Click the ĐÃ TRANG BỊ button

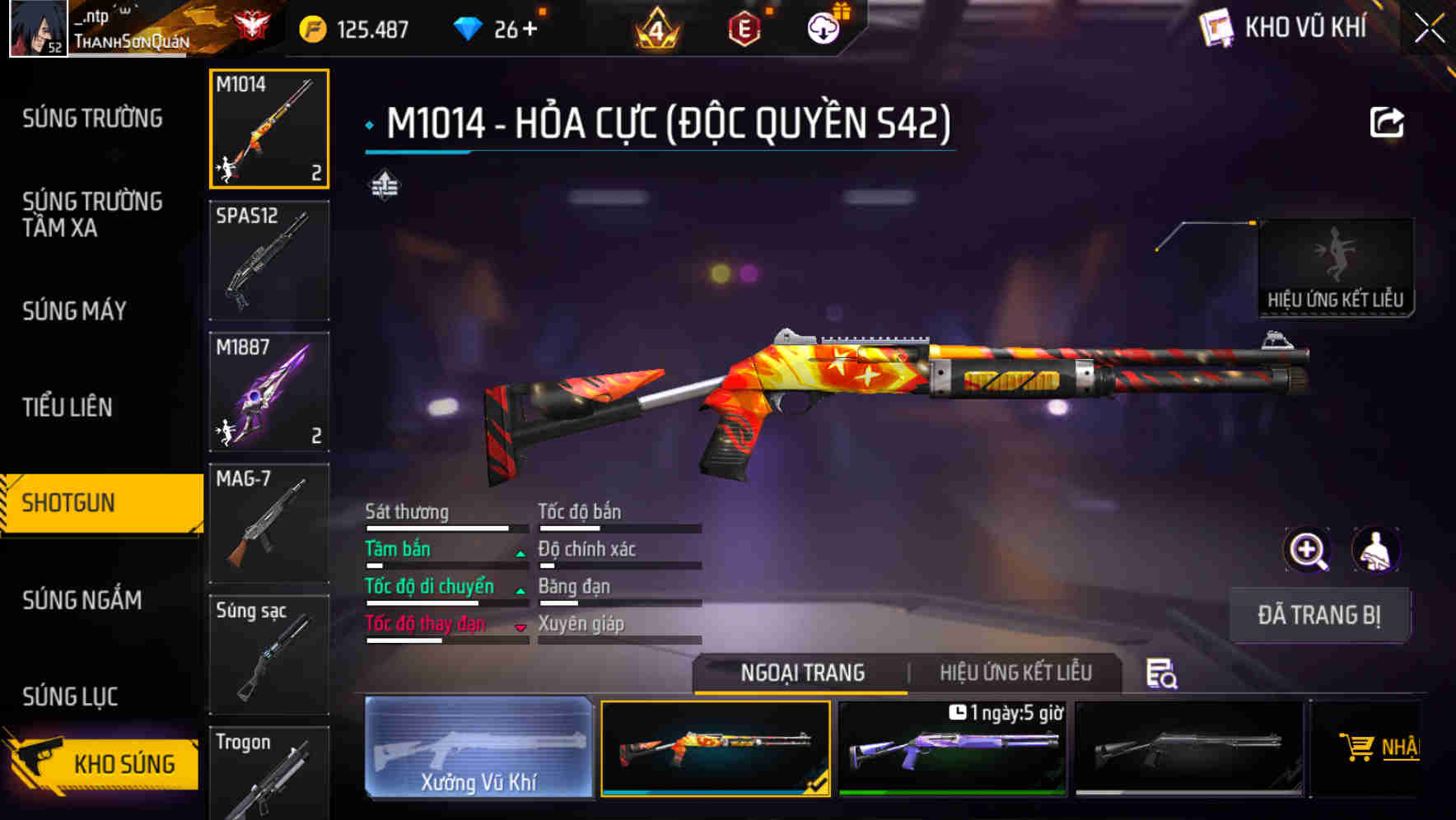pyautogui.click(x=1319, y=614)
